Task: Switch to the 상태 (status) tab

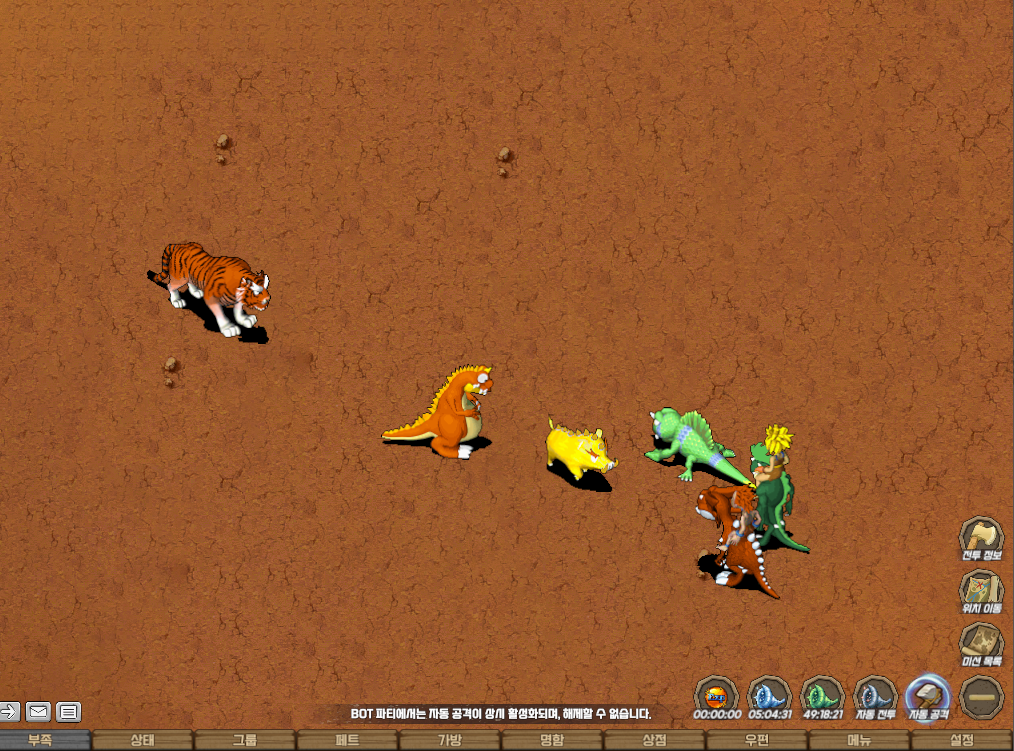Action: (x=143, y=741)
